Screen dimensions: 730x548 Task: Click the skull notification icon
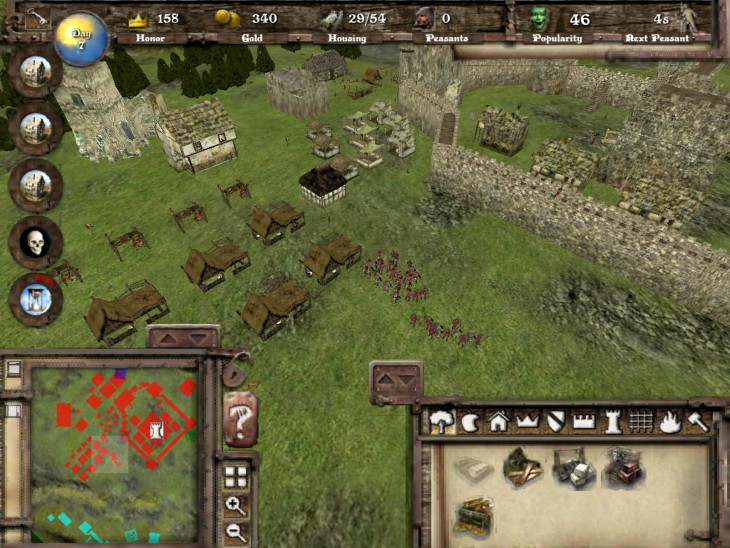tap(35, 242)
